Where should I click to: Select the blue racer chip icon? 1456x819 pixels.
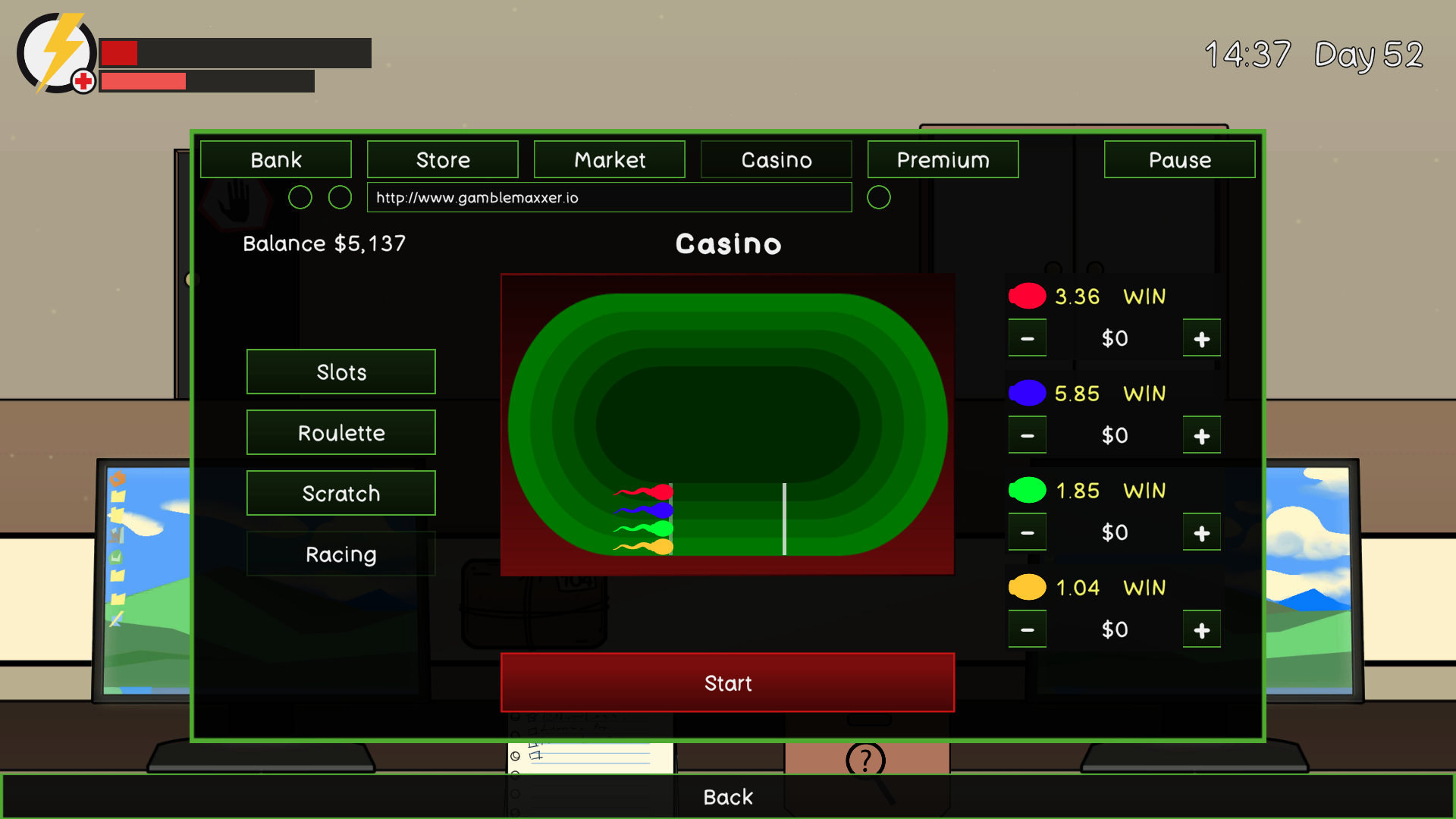1027,393
